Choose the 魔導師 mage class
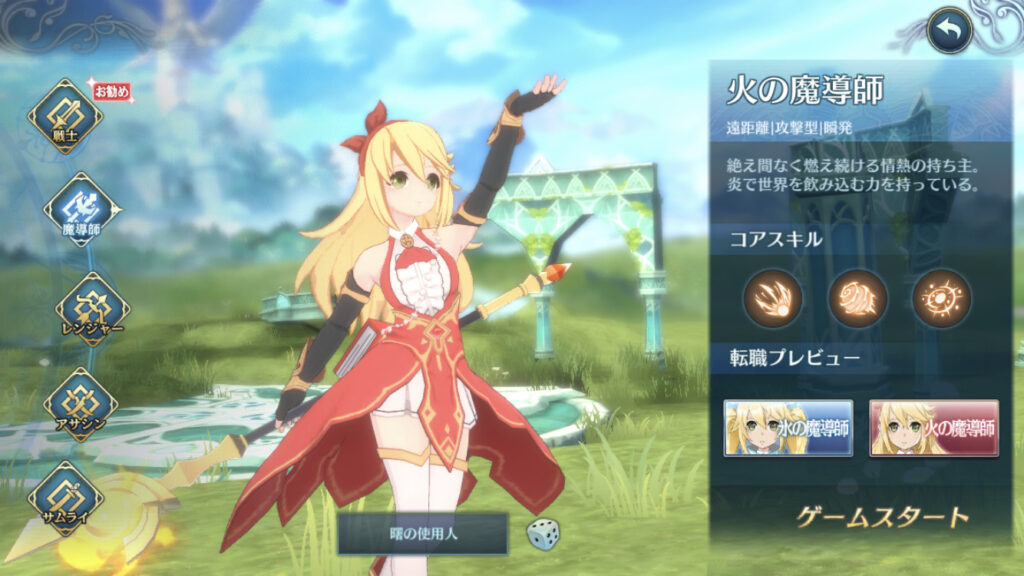This screenshot has height=576, width=1024. (x=83, y=209)
